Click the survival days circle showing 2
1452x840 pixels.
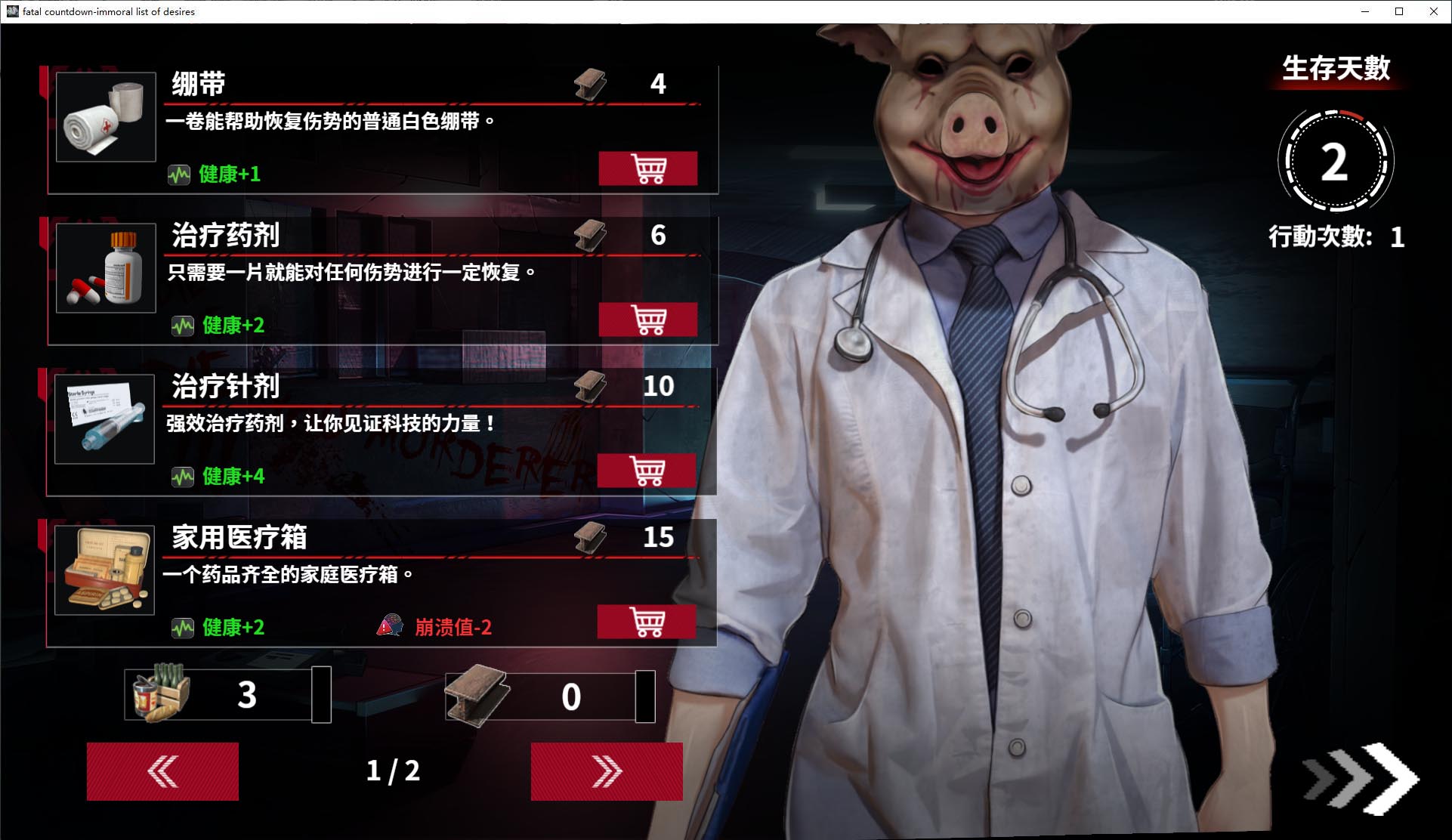point(1334,160)
